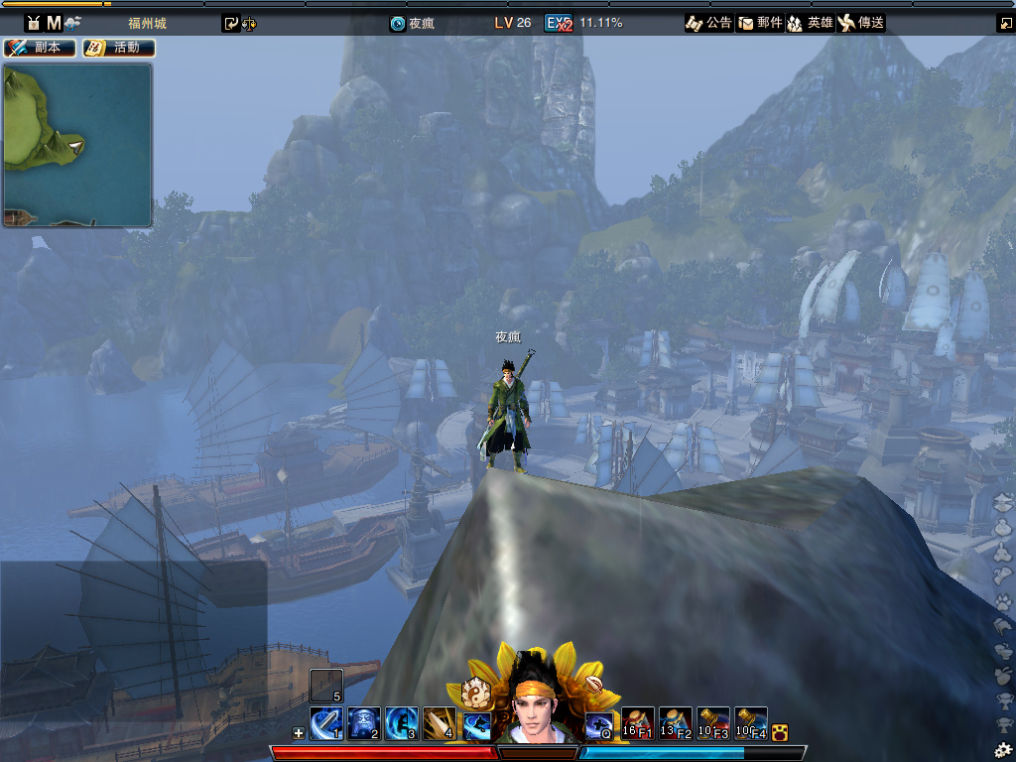Activate the kick skill in slot 3

(x=401, y=723)
